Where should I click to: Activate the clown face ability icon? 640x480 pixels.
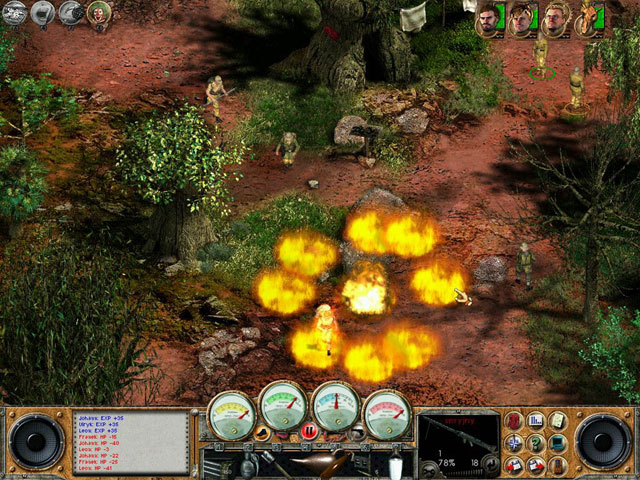99,12
